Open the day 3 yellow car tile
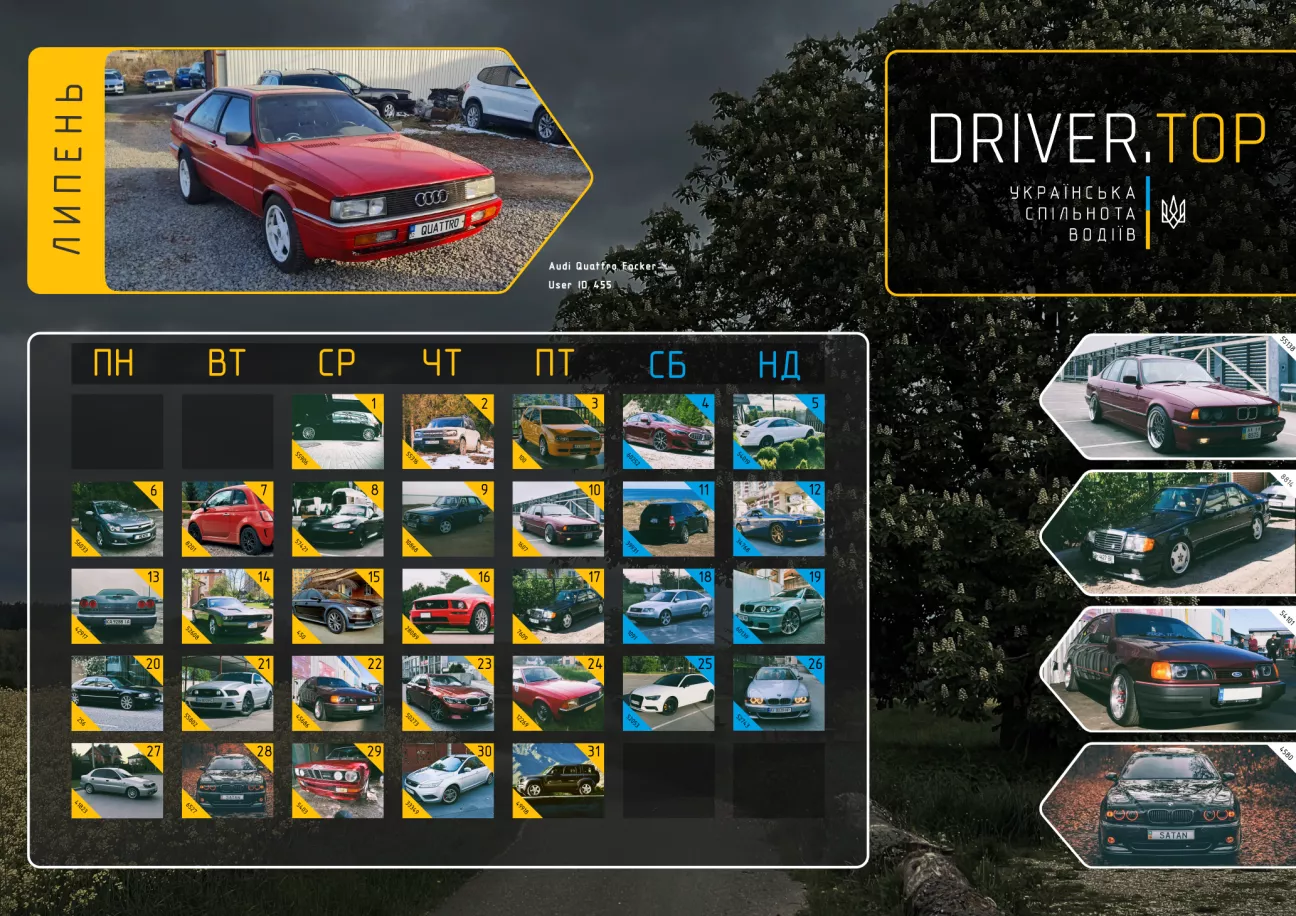 [x=558, y=431]
